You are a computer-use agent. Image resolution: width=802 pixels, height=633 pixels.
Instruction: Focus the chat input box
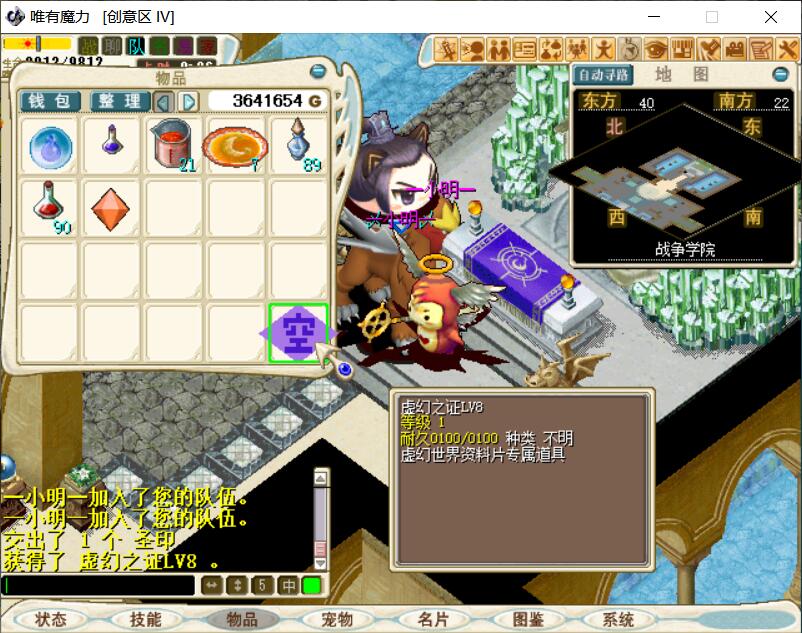(x=98, y=585)
